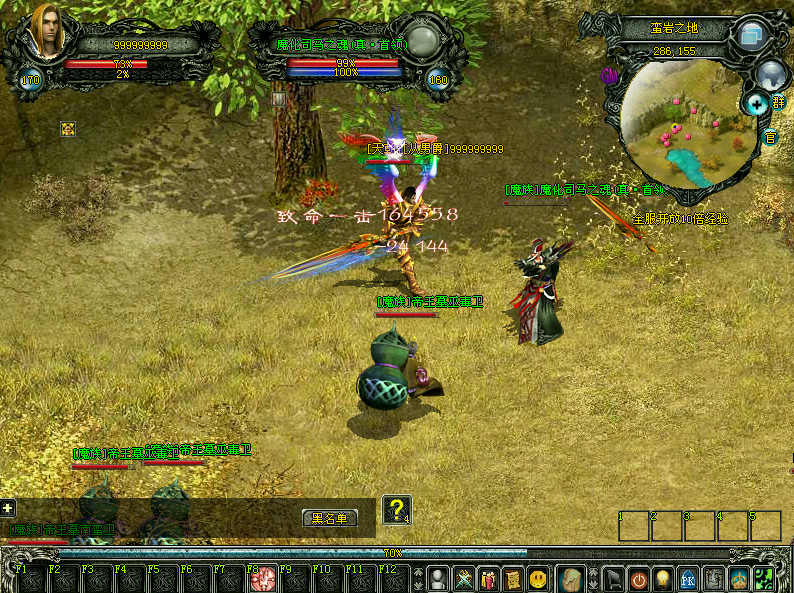Click the red power button icon
Image resolution: width=794 pixels, height=593 pixels.
(x=639, y=579)
